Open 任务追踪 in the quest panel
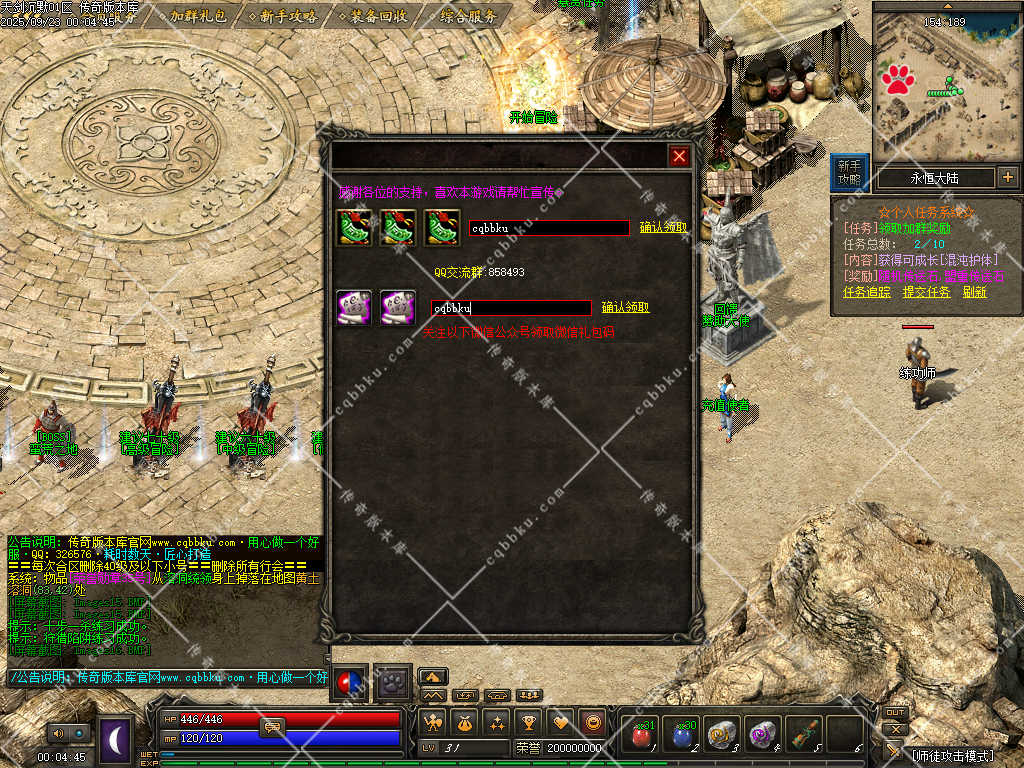1024x768 pixels. 866,292
